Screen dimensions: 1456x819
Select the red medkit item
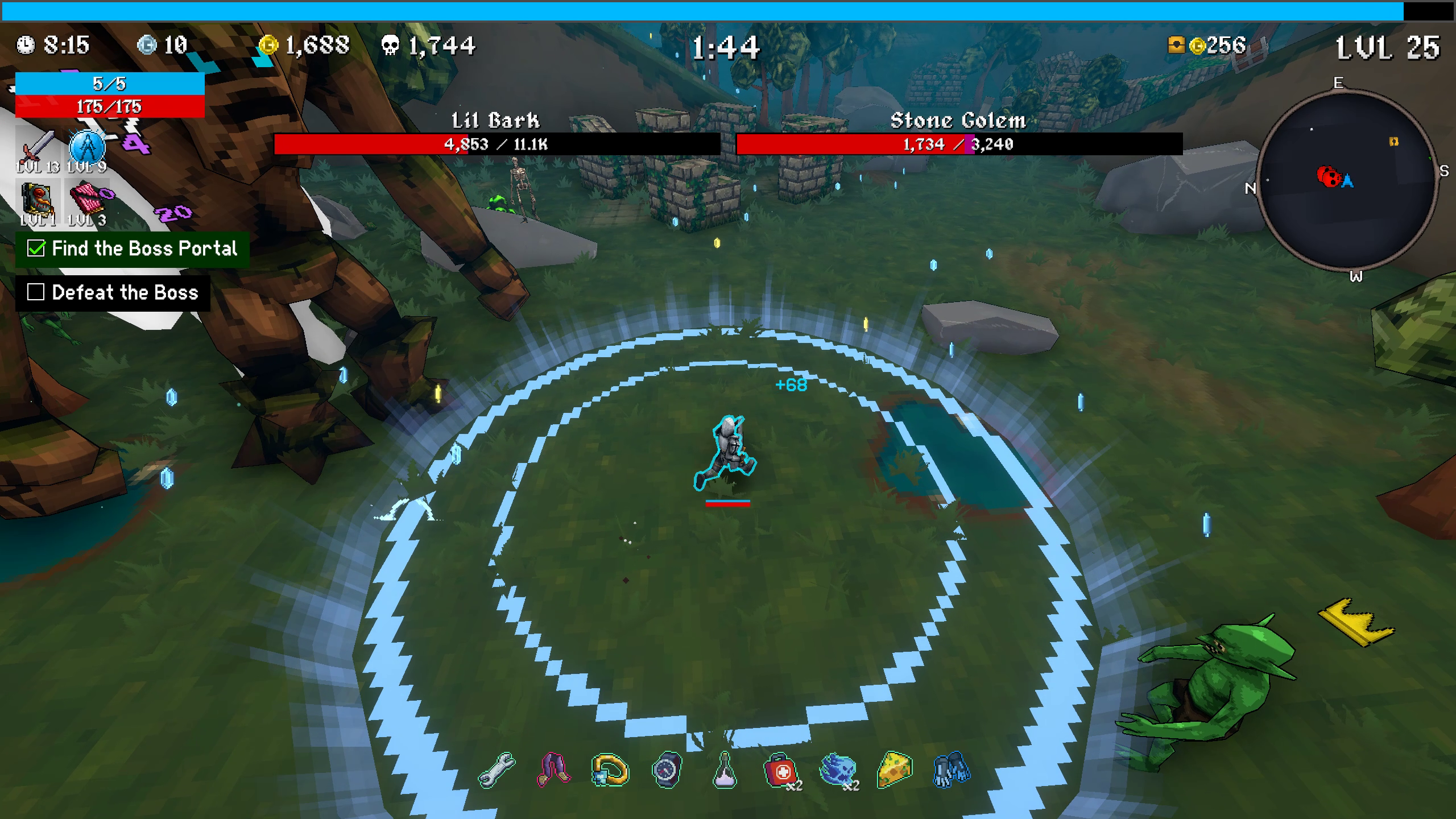pos(780,771)
